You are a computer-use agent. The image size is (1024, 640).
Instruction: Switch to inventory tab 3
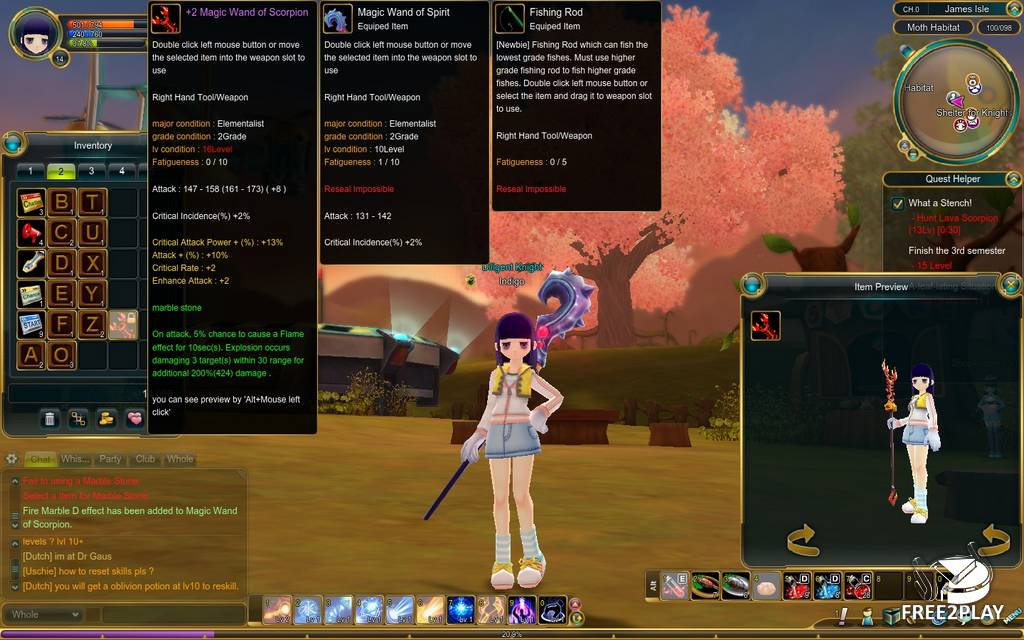tap(91, 171)
